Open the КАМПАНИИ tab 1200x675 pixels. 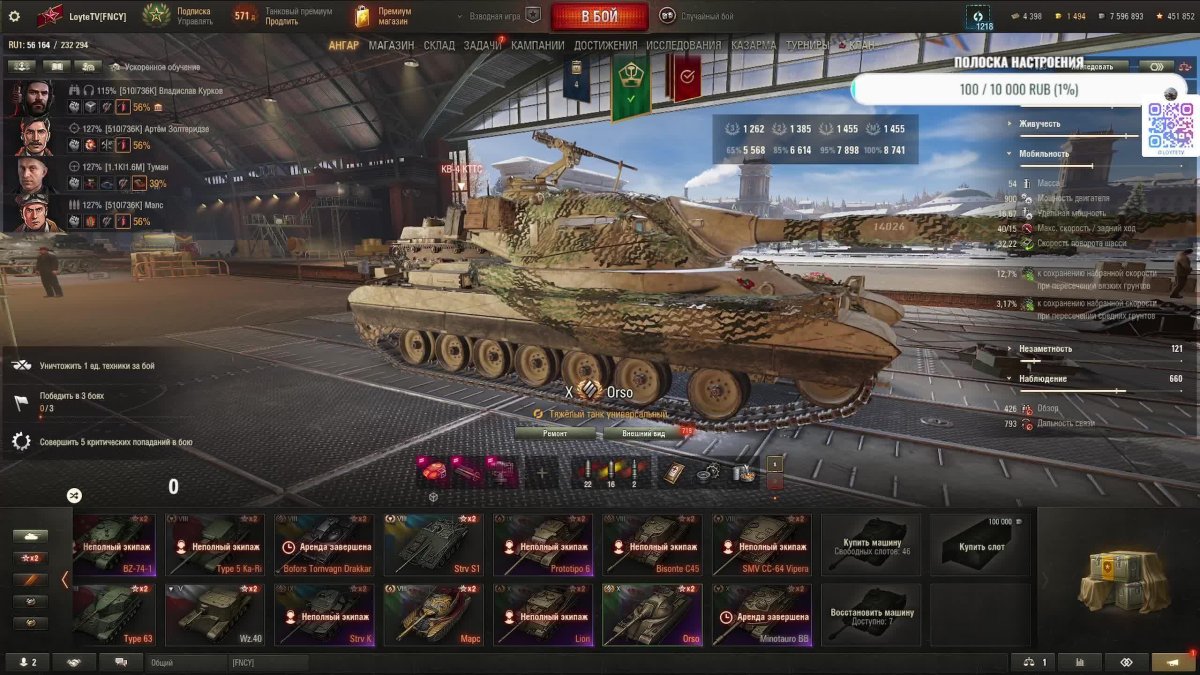[x=538, y=45]
